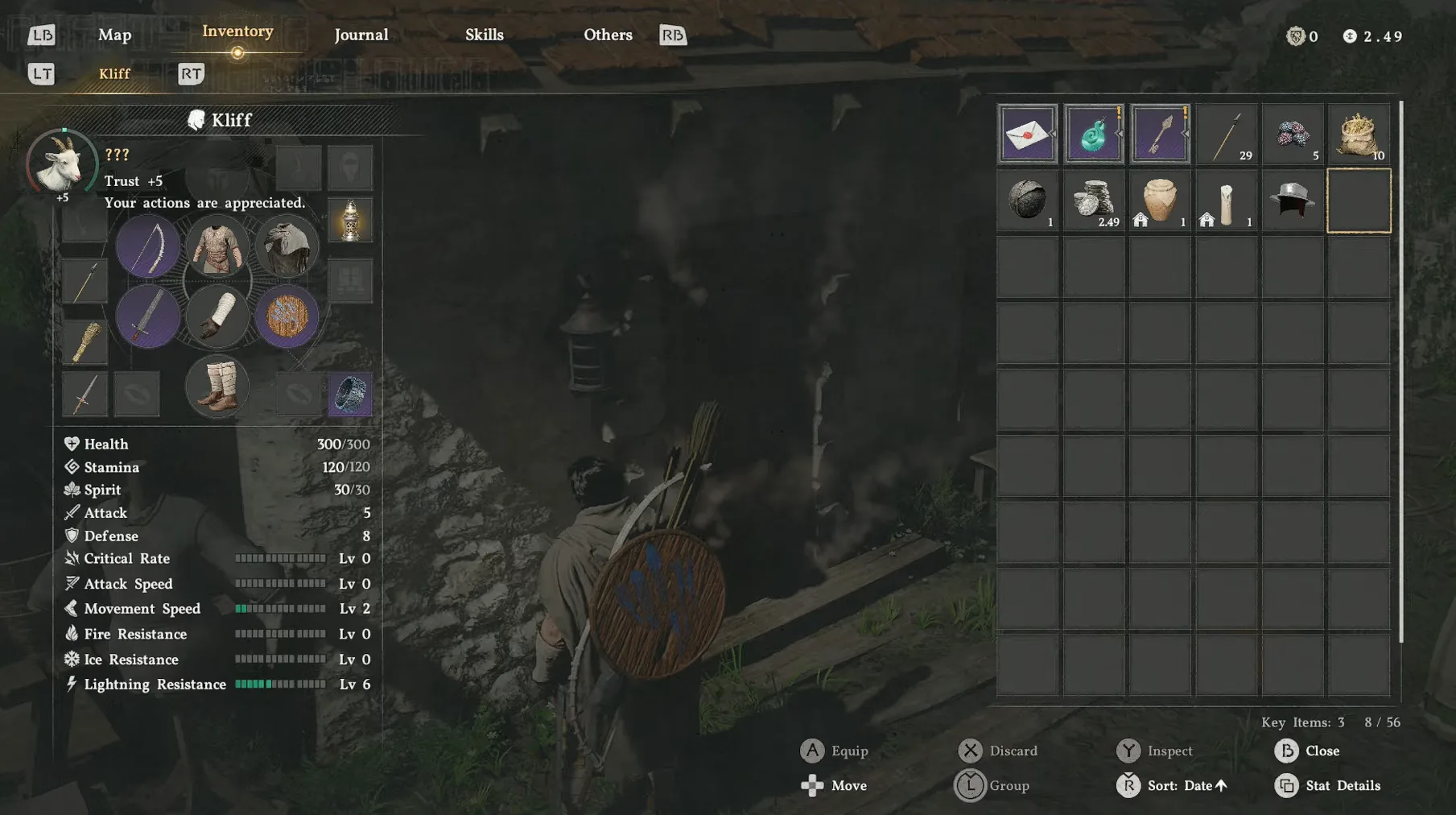Choose the equipped round wooden shield slot
This screenshot has width=1456, height=815.
point(287,316)
